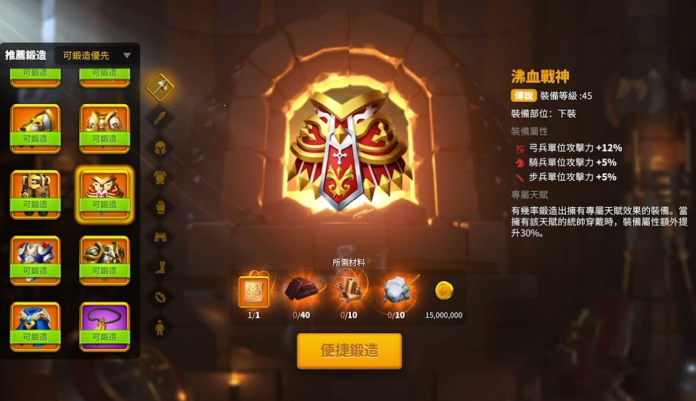Open the gloves equipment category
The image size is (696, 401).
[159, 207]
